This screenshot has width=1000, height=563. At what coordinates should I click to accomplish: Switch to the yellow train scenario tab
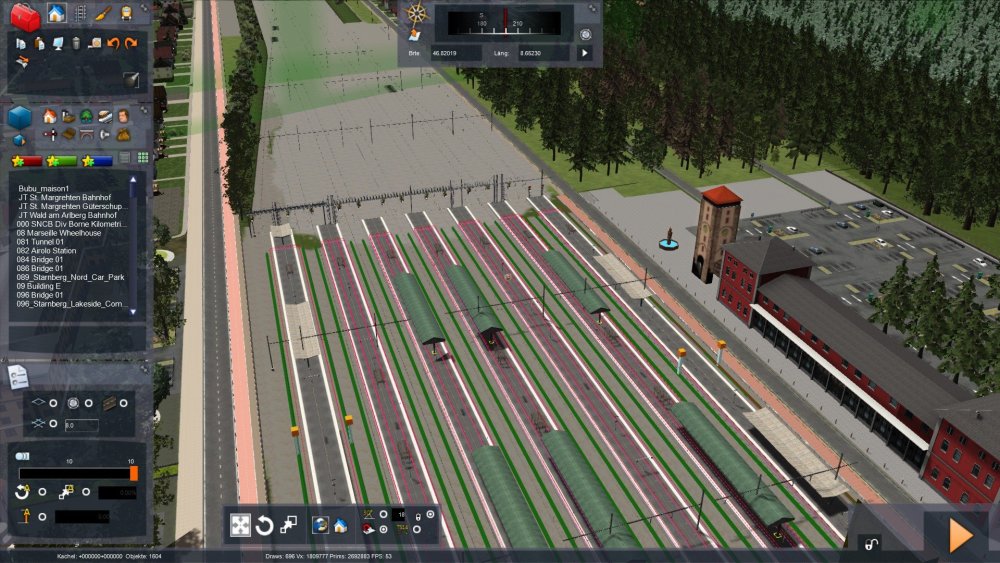coord(127,14)
